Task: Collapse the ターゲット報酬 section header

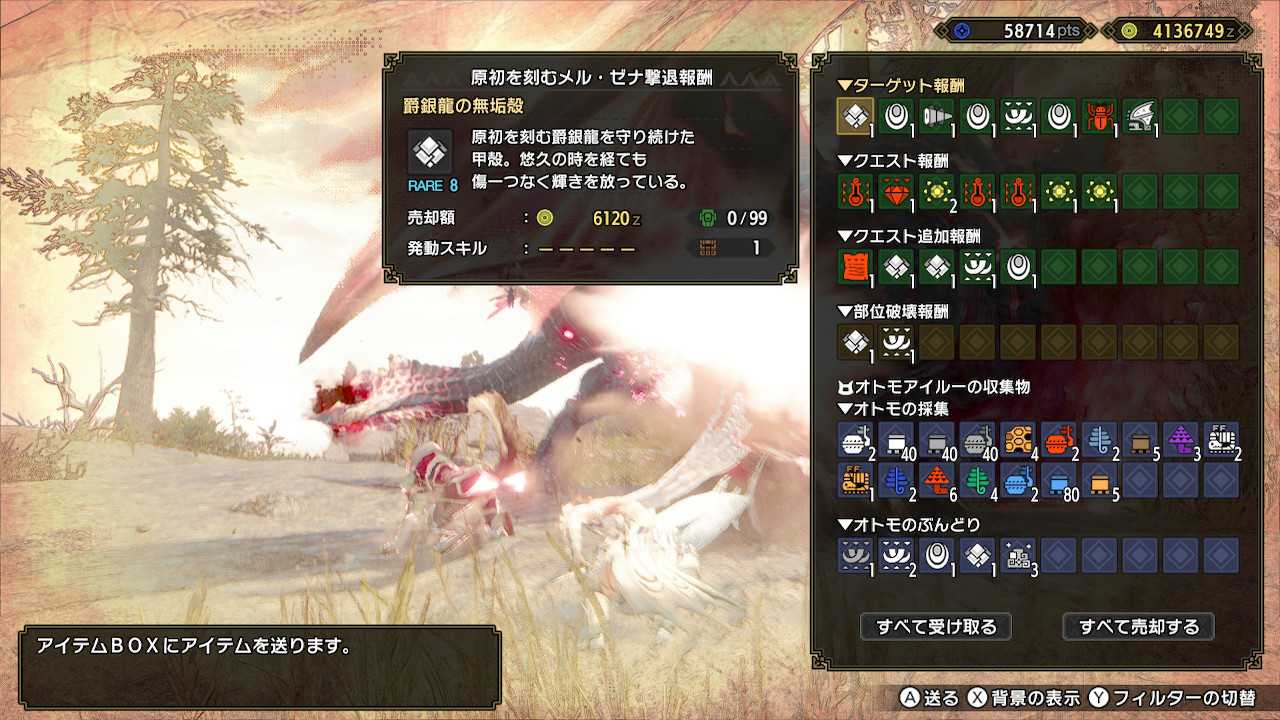Action: coord(900,86)
